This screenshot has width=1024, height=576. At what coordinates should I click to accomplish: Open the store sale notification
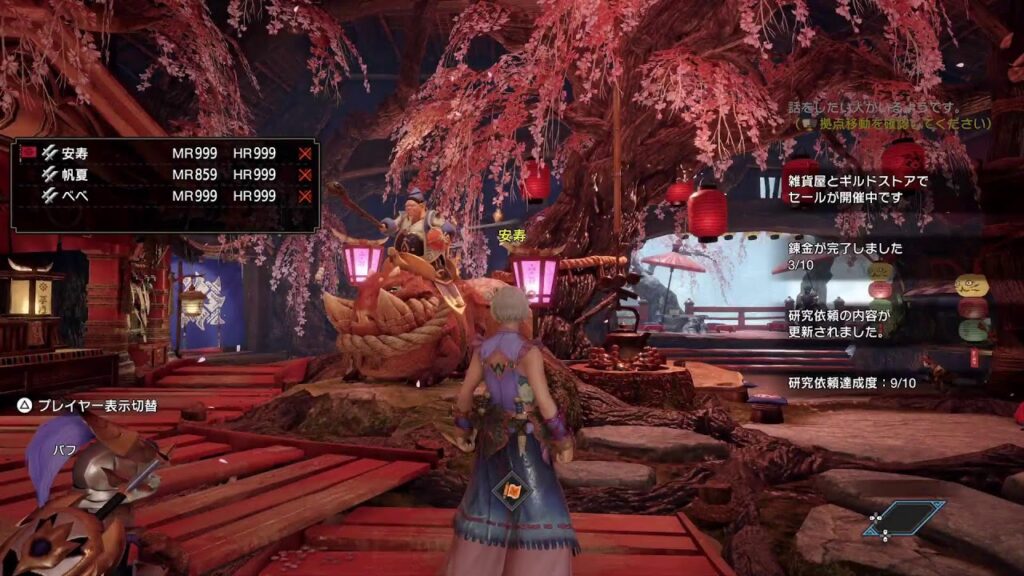(858, 189)
